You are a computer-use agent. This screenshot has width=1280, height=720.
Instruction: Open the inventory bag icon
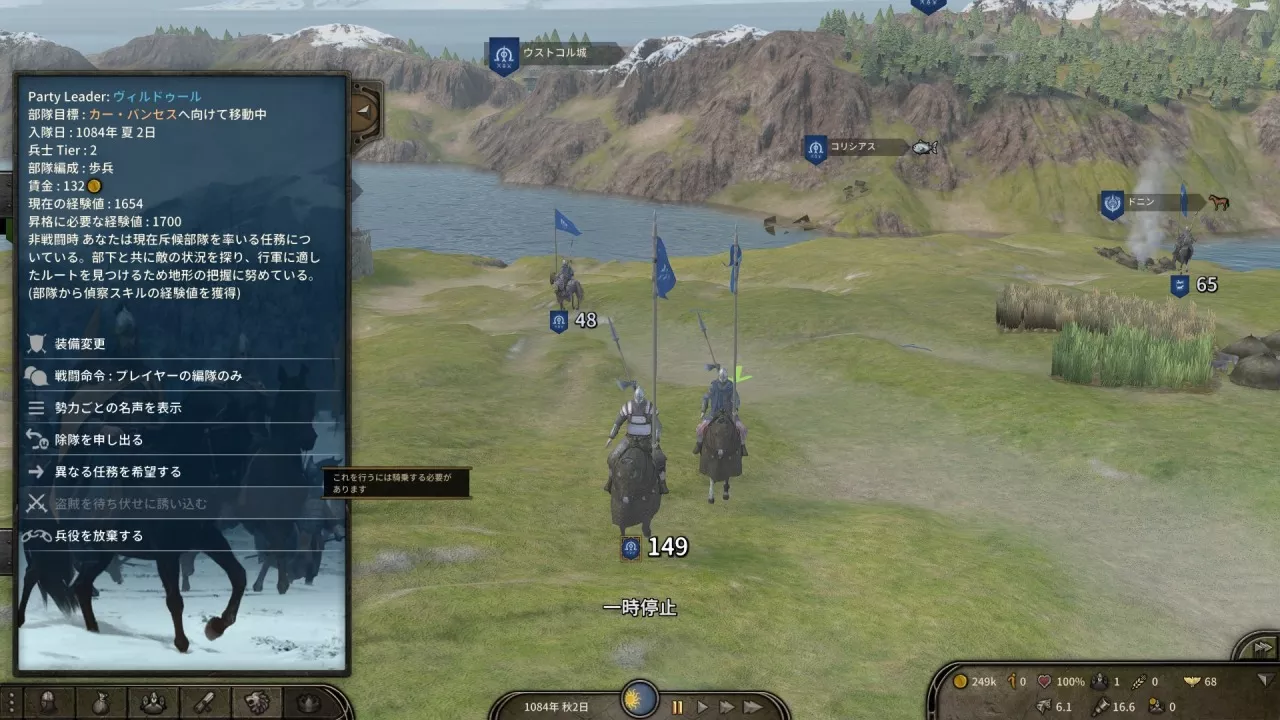(100, 703)
